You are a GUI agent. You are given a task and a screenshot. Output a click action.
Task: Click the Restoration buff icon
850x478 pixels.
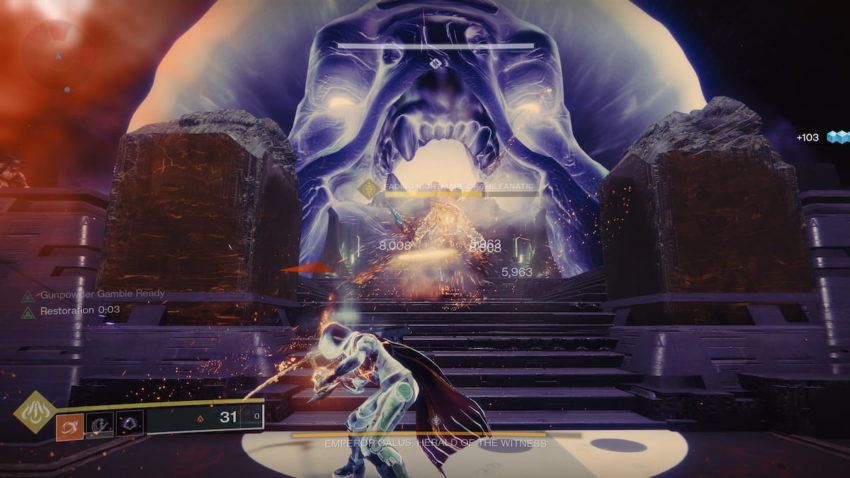(x=27, y=312)
